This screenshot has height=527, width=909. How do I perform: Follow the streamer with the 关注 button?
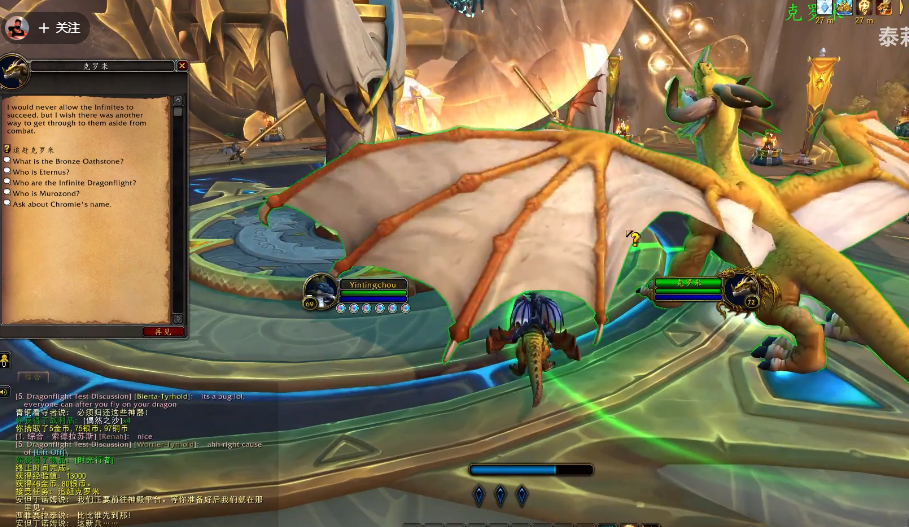pyautogui.click(x=60, y=28)
